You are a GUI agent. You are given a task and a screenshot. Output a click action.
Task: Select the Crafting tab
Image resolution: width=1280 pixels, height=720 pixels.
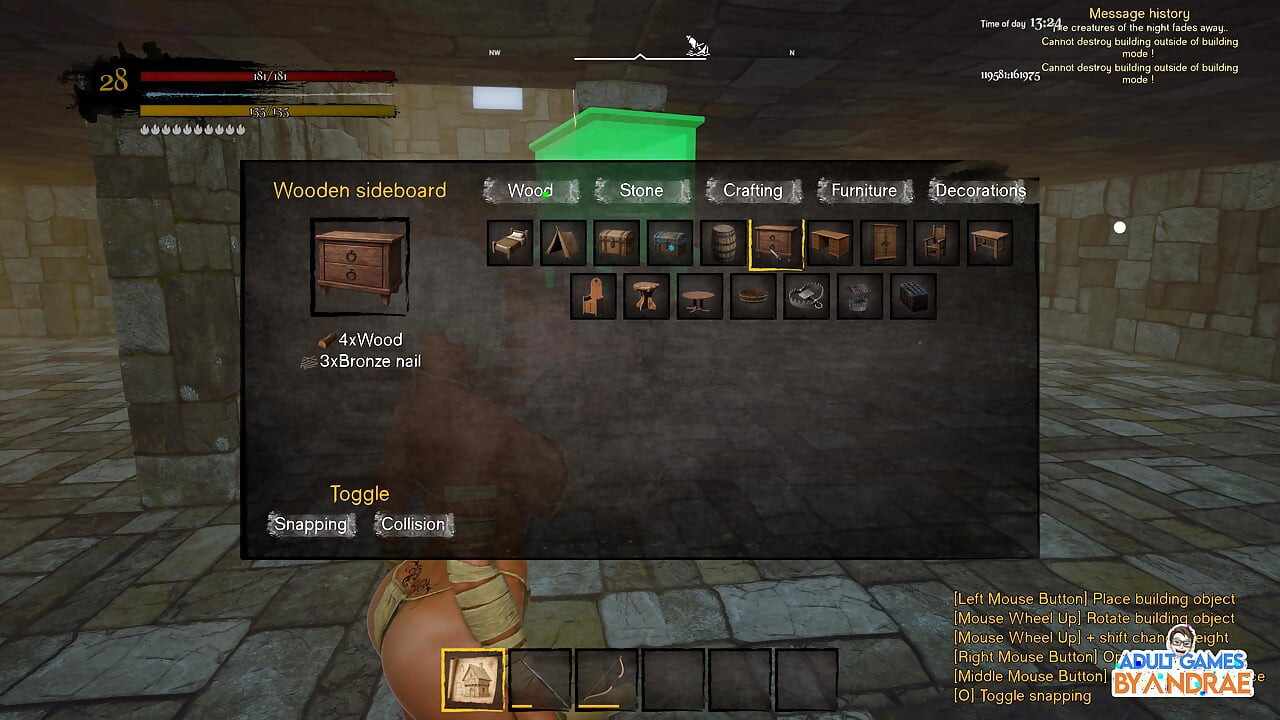[753, 190]
